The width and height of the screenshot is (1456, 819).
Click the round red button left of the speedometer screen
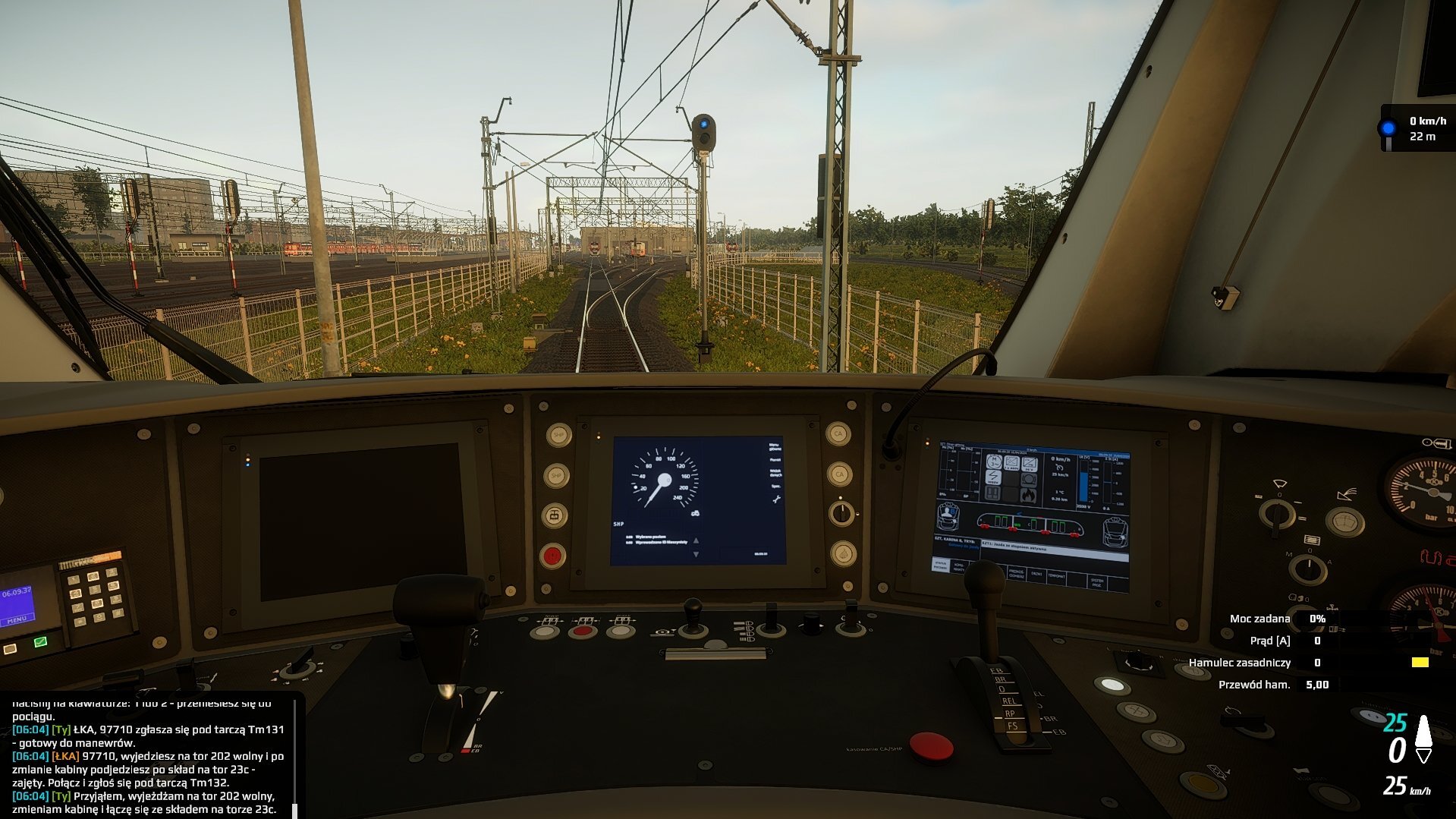(x=552, y=556)
